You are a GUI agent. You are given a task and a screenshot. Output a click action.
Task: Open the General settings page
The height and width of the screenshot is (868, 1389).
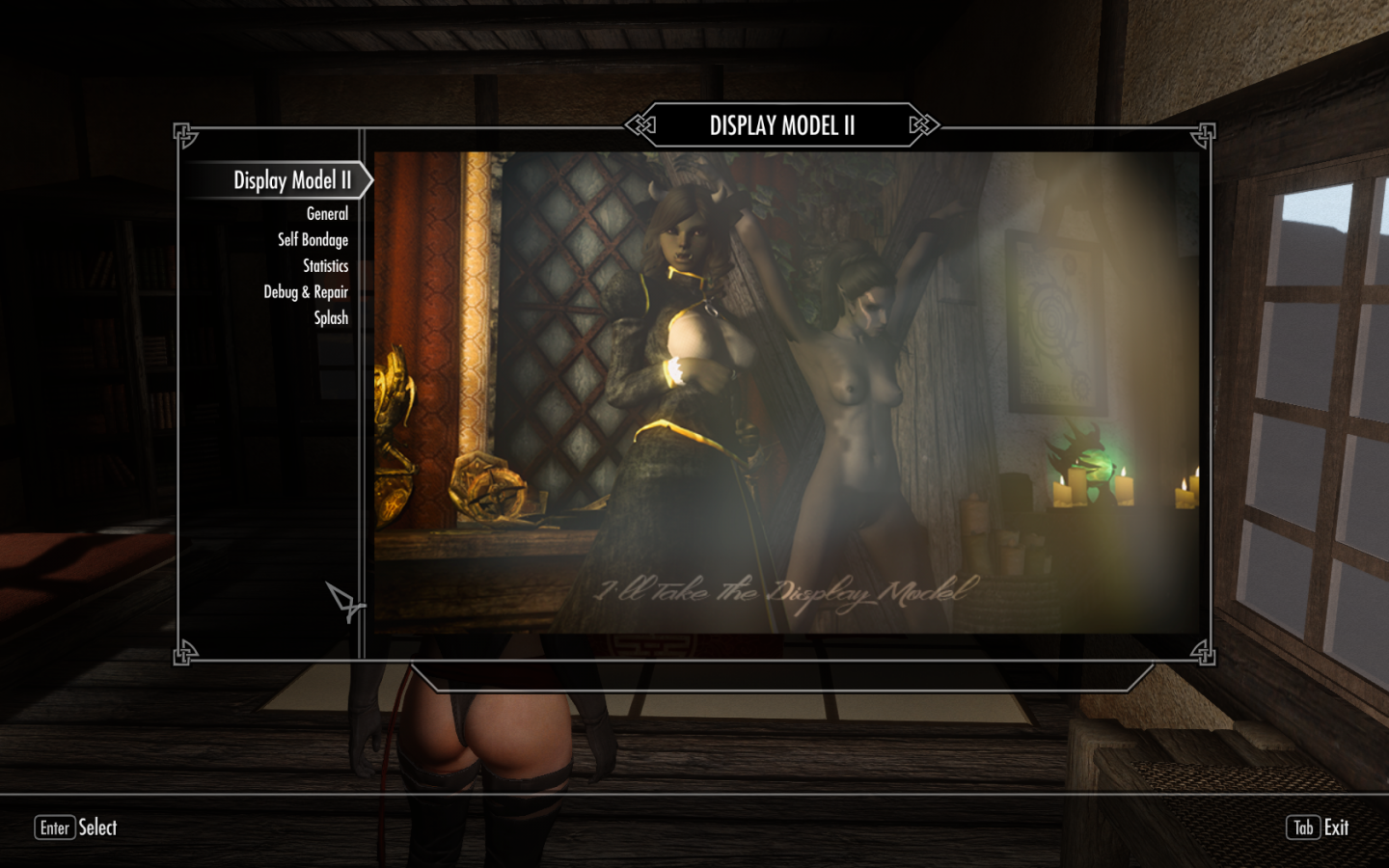(327, 214)
